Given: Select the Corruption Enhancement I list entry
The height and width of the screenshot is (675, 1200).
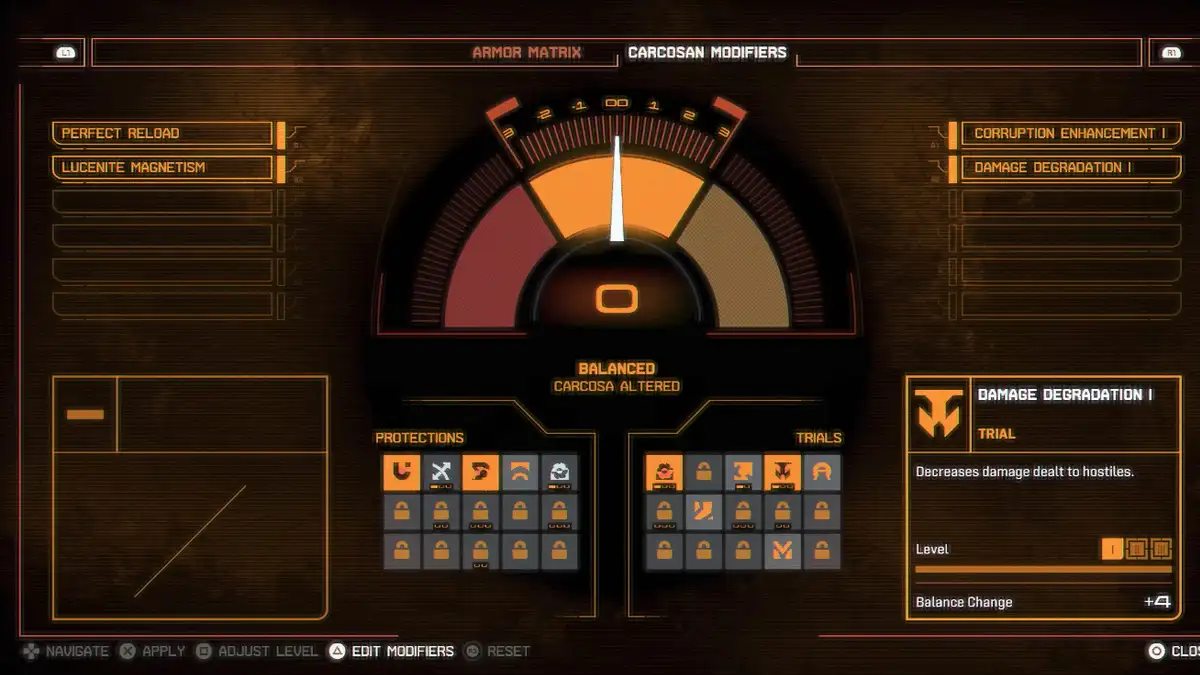Looking at the screenshot, I should (1070, 133).
